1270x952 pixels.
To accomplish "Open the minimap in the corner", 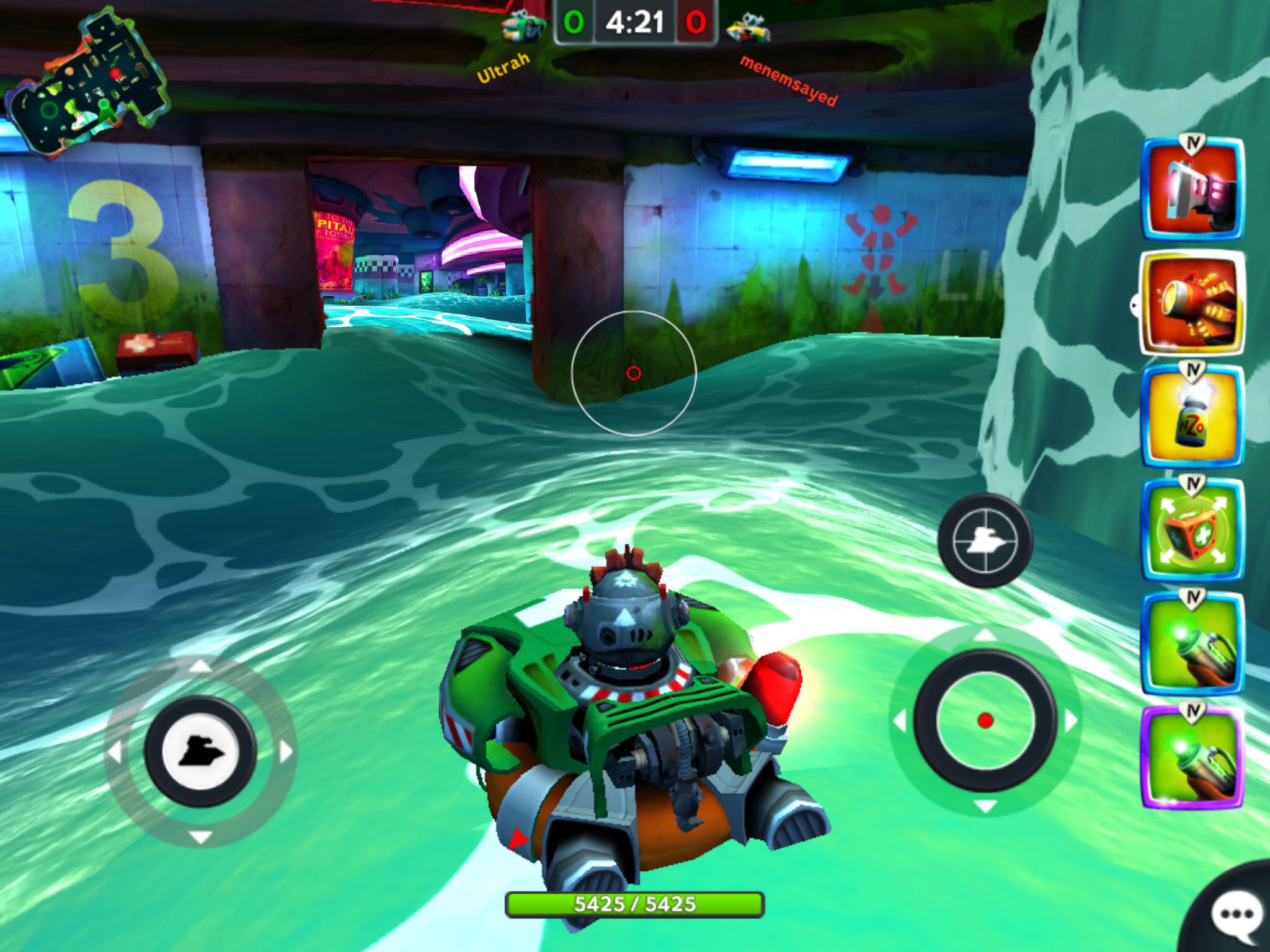I will click(x=87, y=87).
